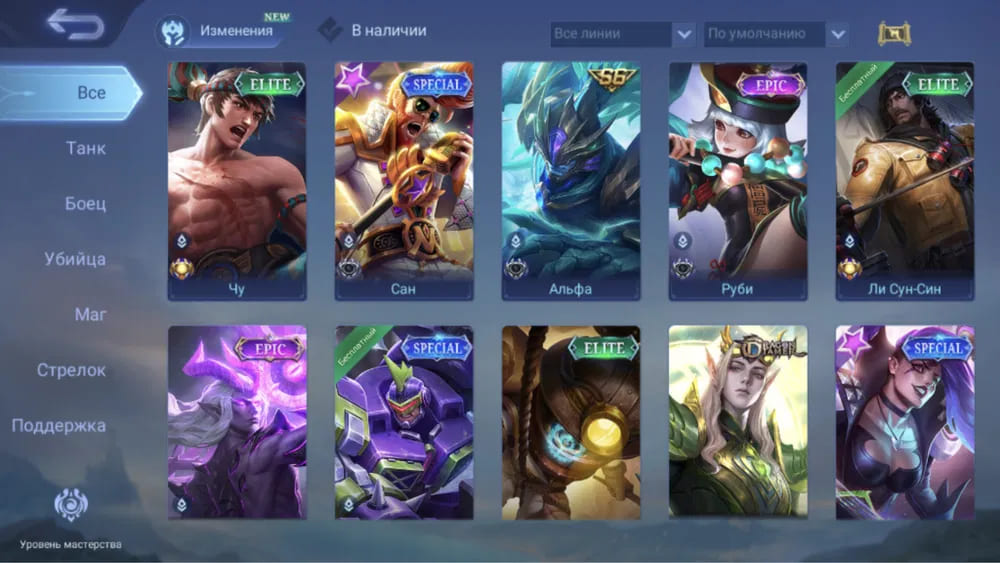Select the hero card Чу

click(237, 180)
